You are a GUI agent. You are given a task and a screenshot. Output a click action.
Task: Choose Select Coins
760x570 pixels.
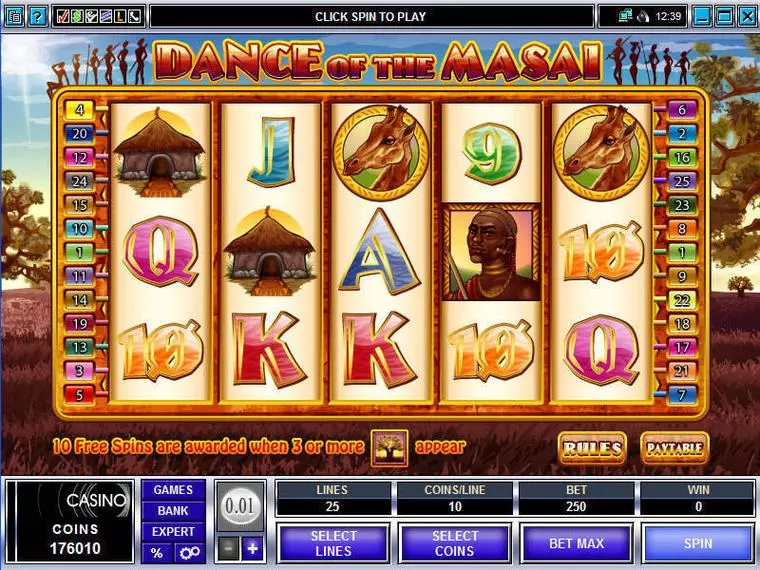point(454,543)
